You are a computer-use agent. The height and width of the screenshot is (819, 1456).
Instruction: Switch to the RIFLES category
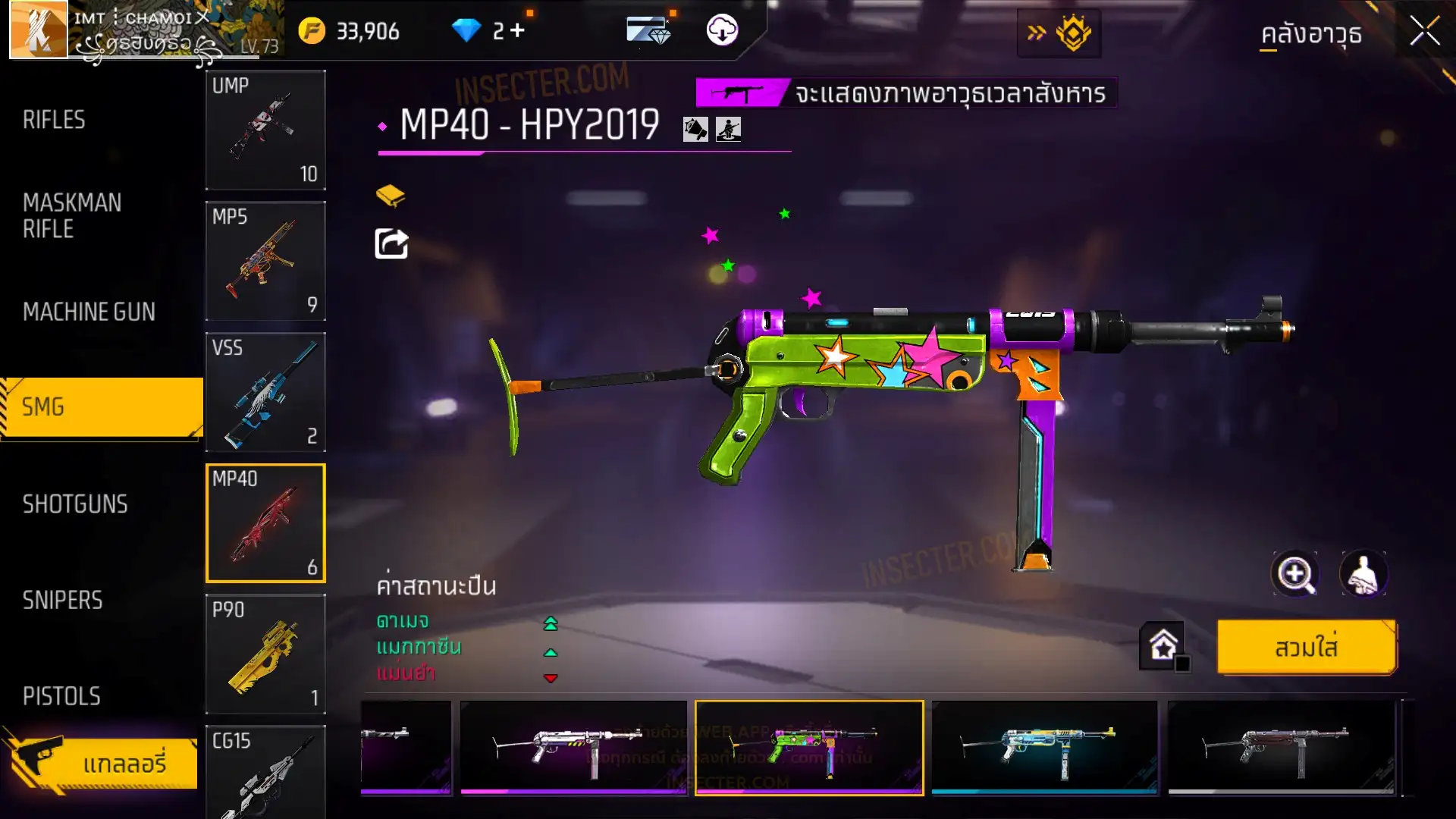tap(55, 120)
